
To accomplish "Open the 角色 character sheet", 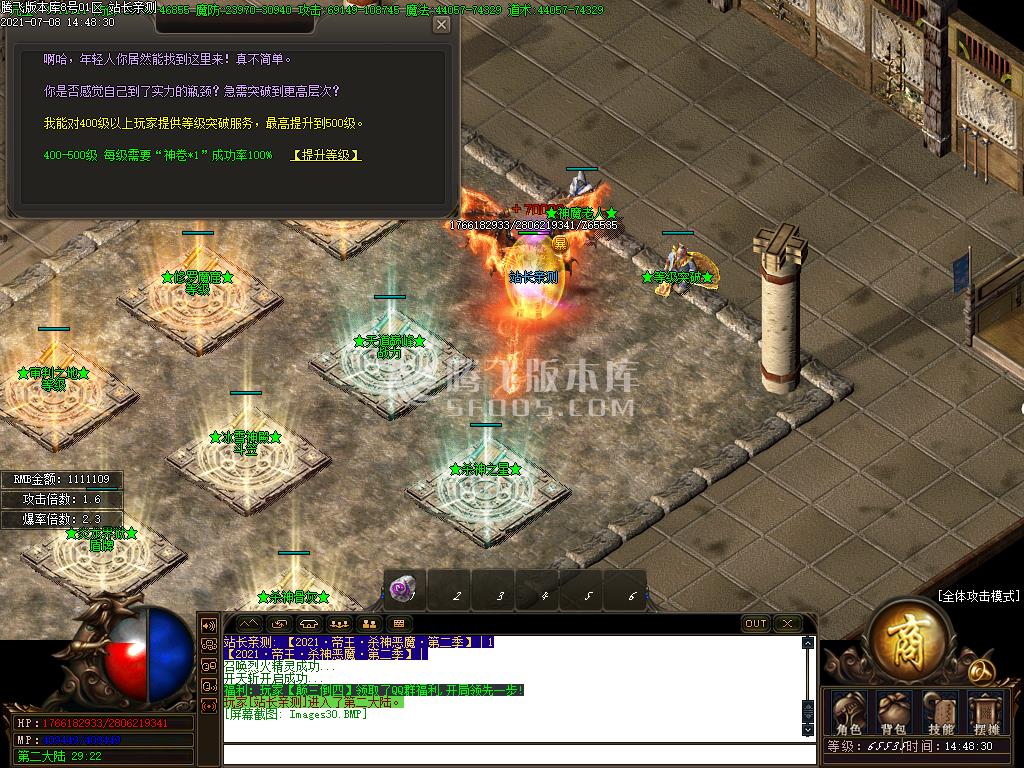I will pyautogui.click(x=848, y=714).
